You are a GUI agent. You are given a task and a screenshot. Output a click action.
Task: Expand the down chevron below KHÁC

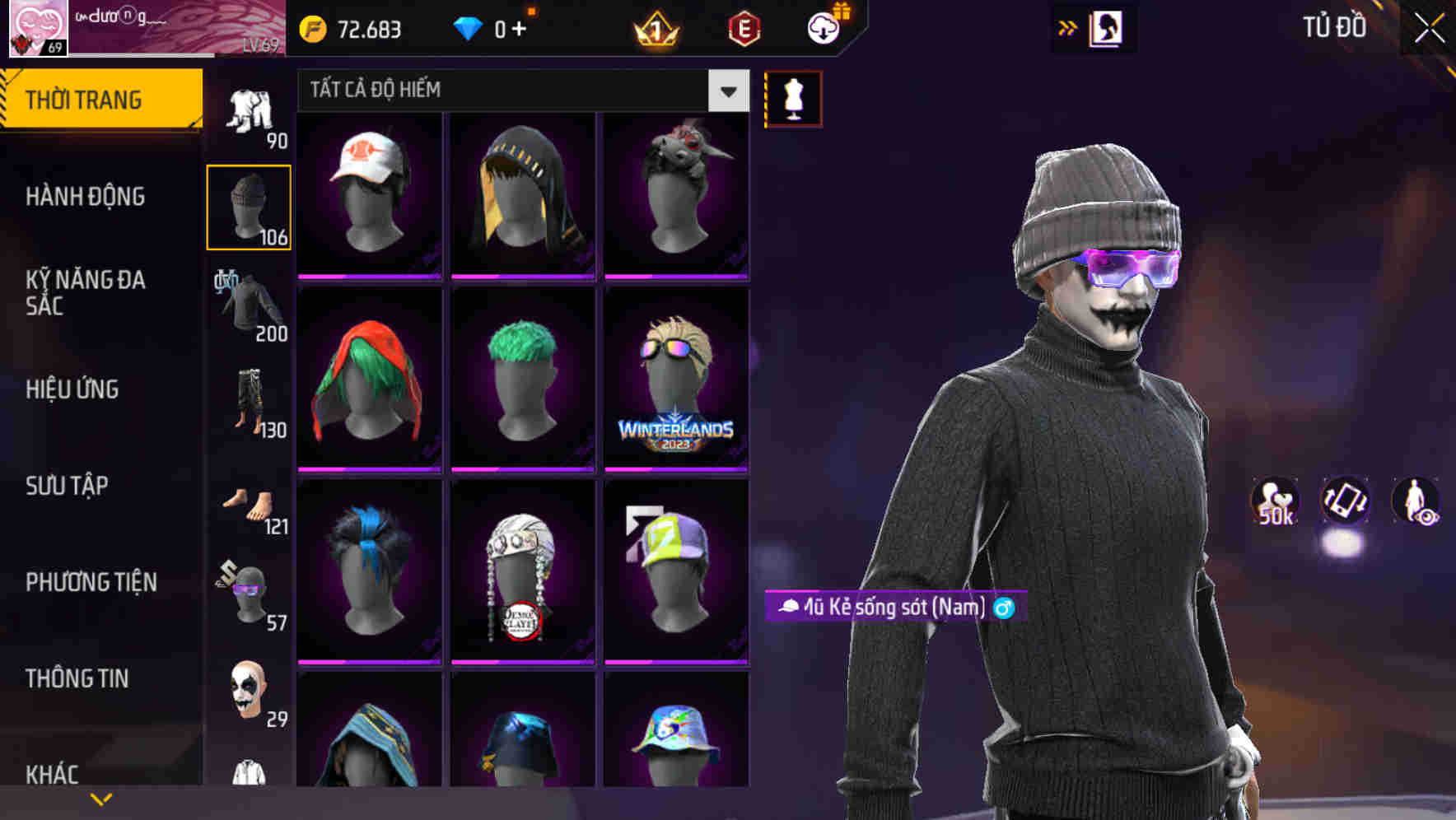102,799
